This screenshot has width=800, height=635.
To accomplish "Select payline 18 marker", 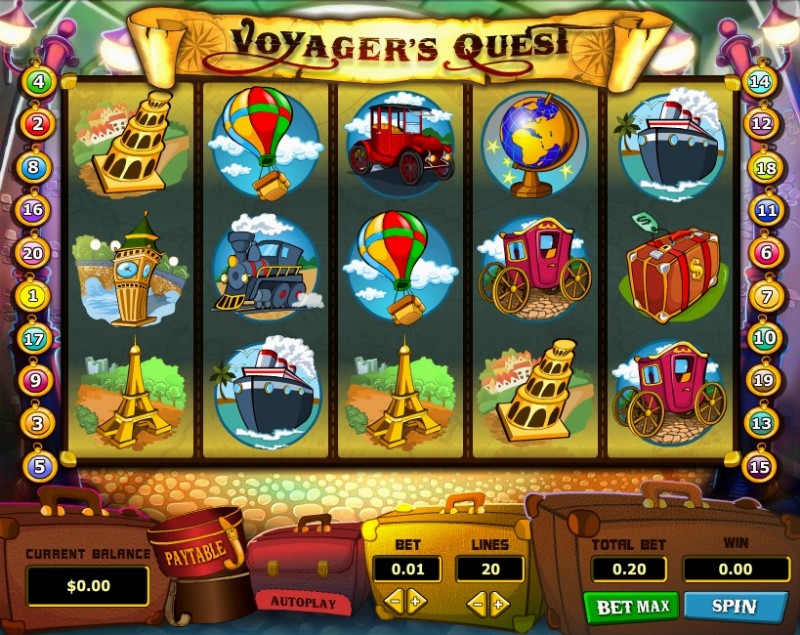I will tap(764, 167).
